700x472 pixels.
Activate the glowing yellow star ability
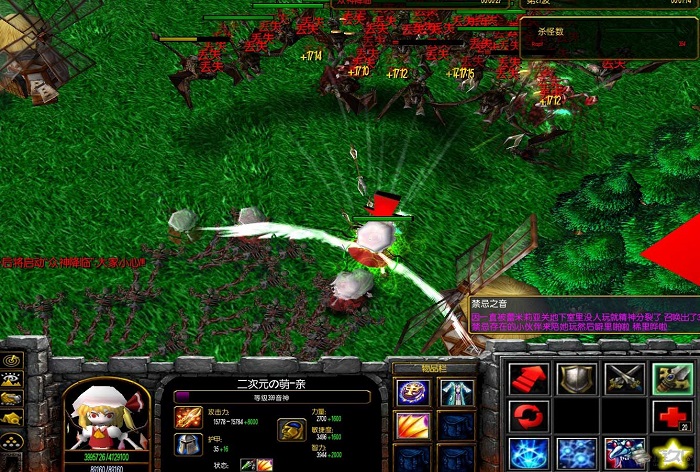click(671, 452)
